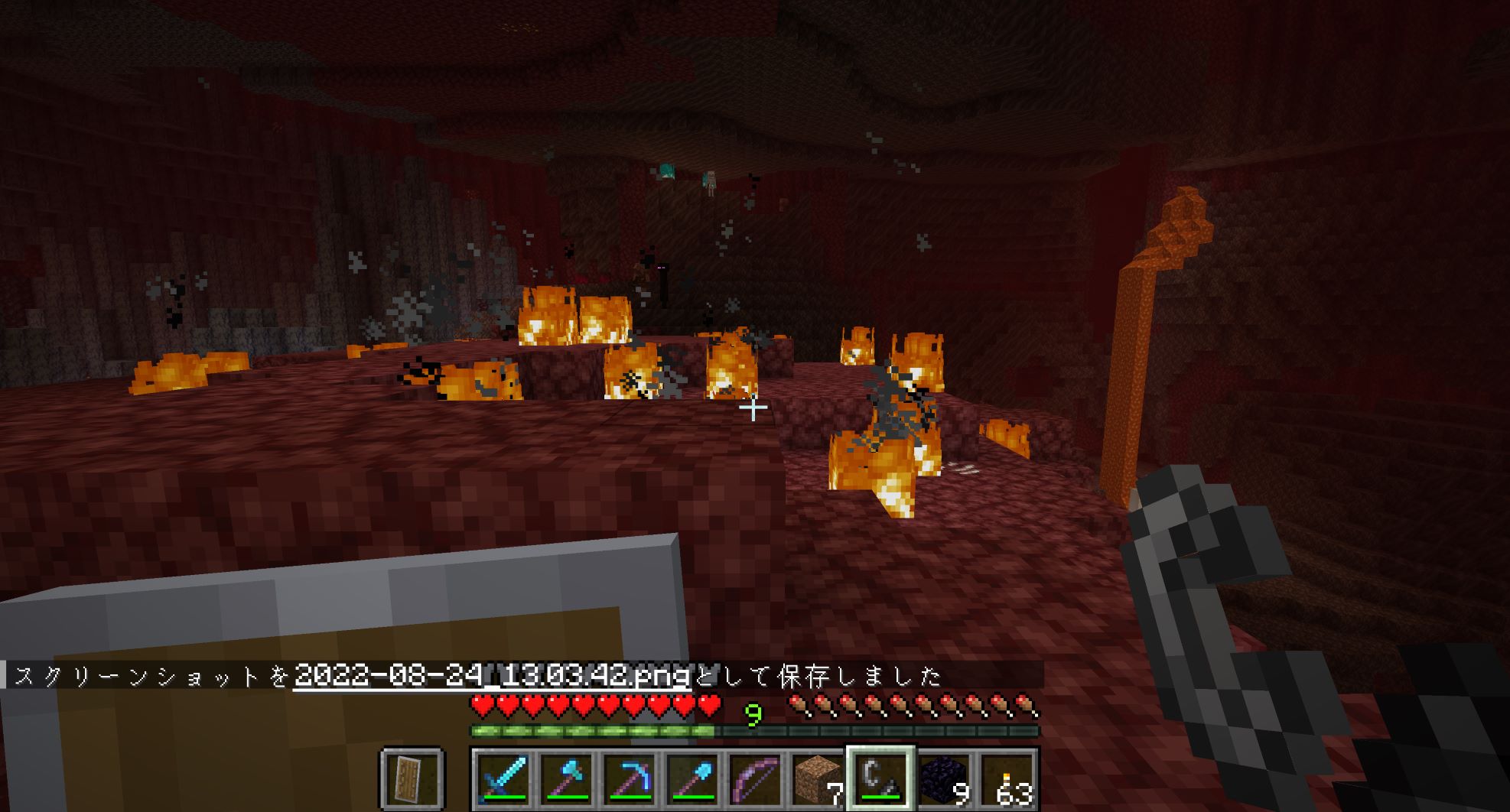Screen dimensions: 1510x812
Task: Pick the dirt block stack
Action: [x=817, y=779]
